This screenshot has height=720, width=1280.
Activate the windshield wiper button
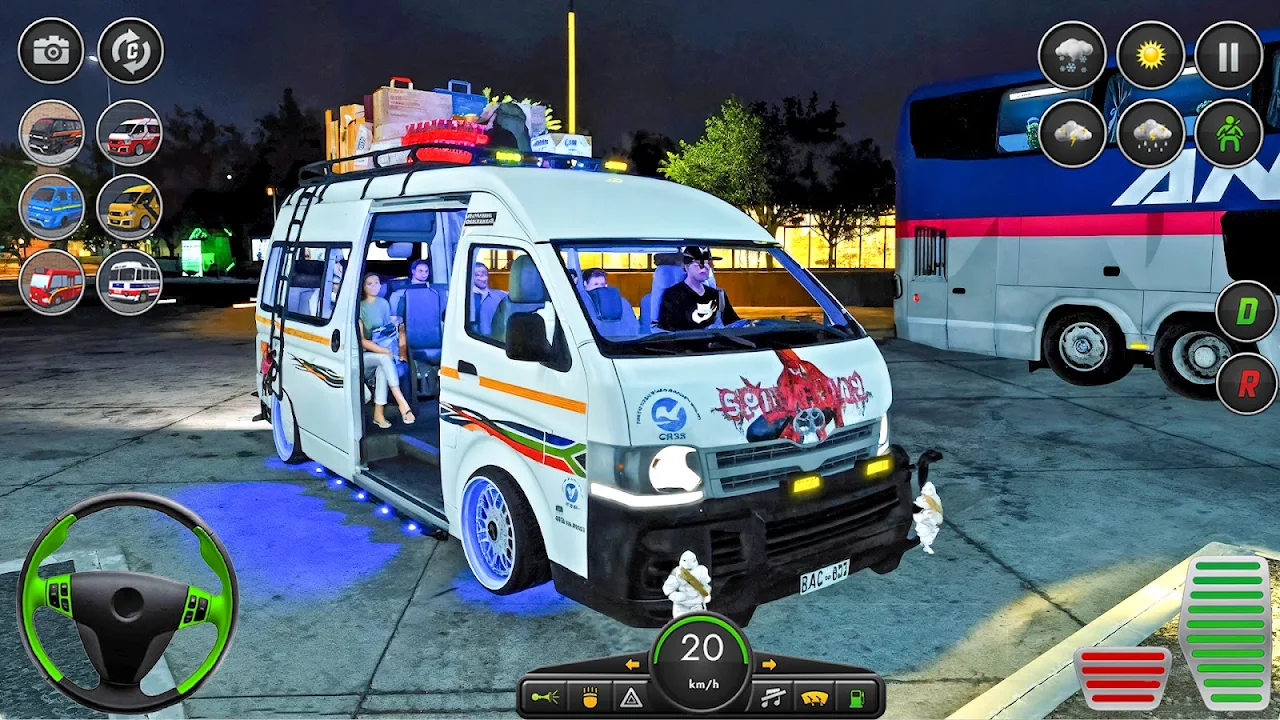(815, 697)
